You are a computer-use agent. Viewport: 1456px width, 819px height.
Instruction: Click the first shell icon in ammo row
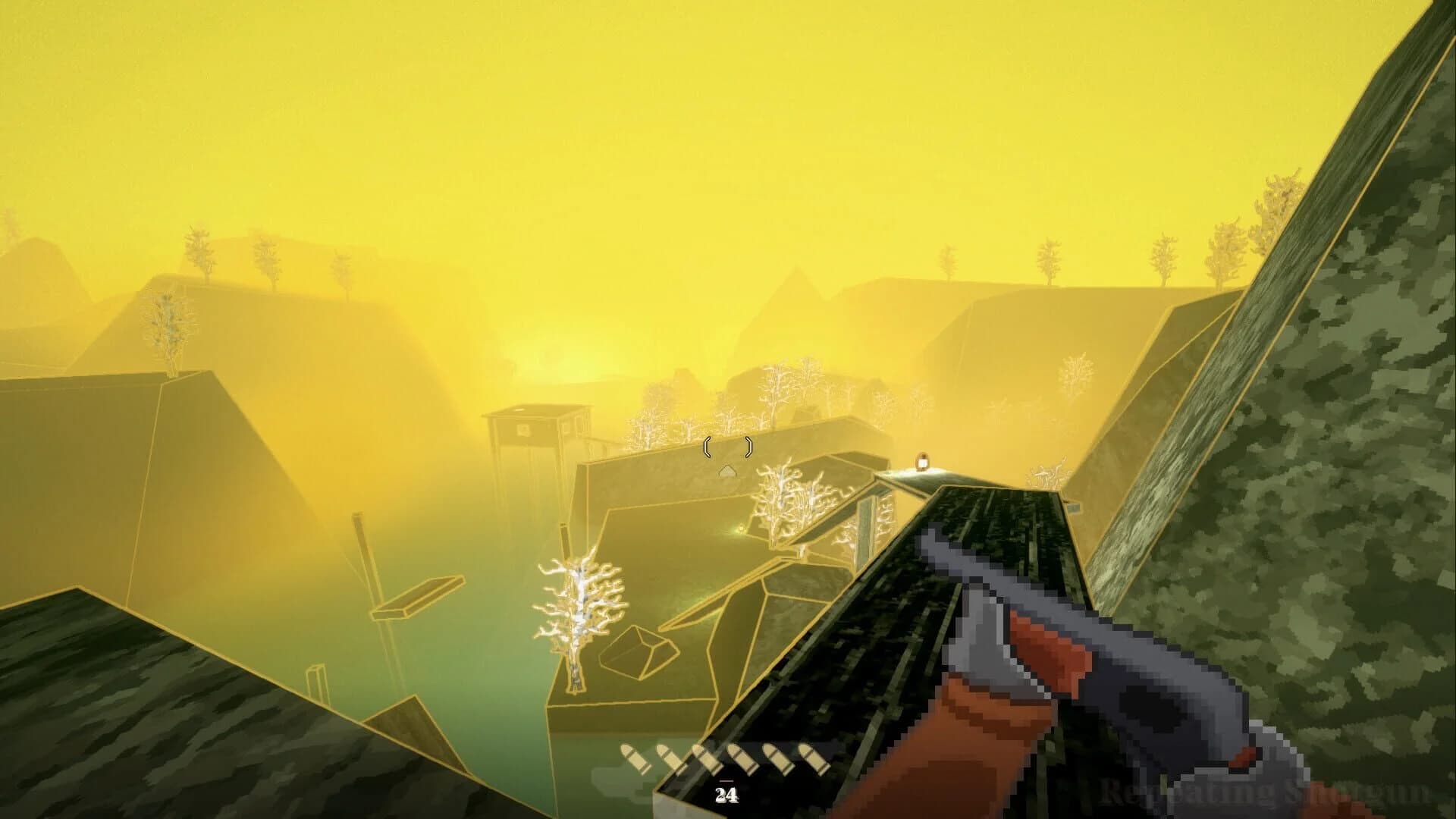633,758
